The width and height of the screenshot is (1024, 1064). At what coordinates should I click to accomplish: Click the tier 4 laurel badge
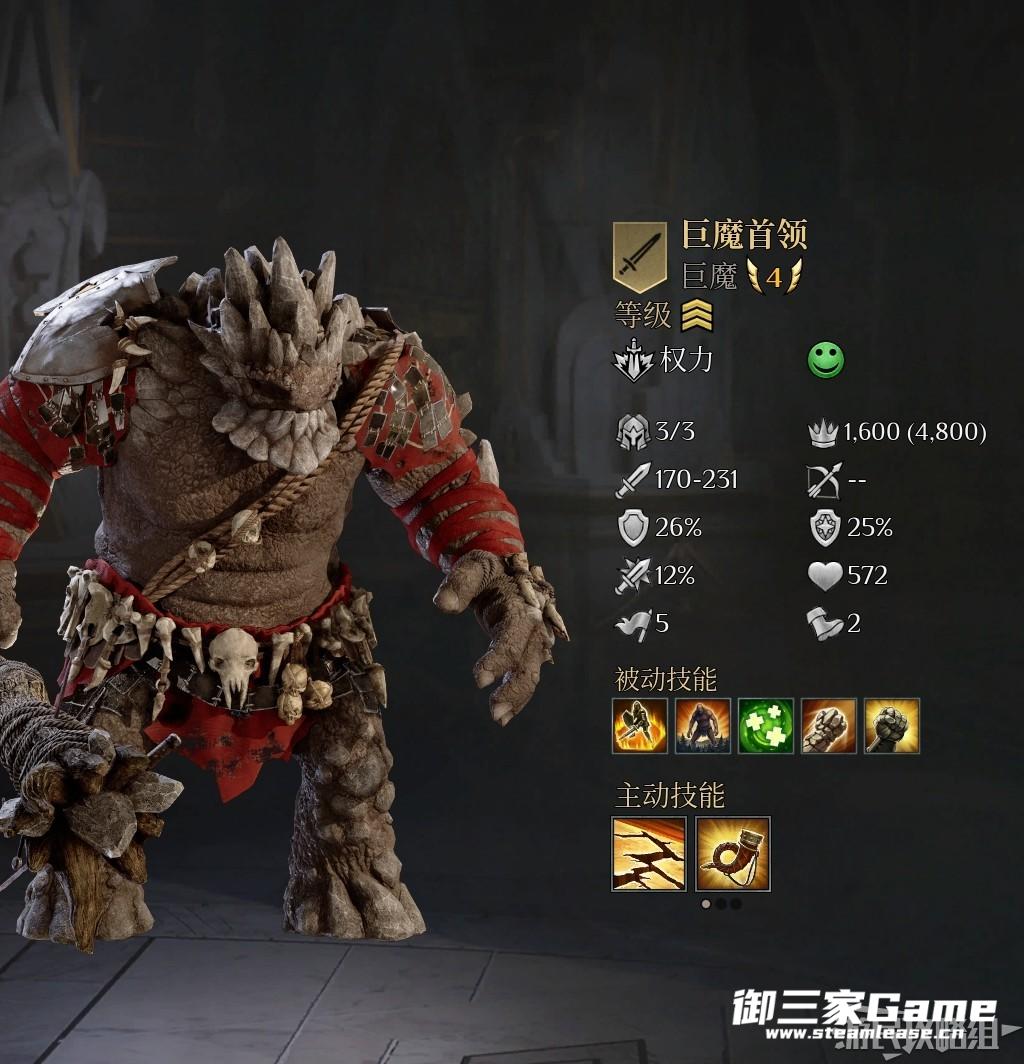tap(774, 276)
